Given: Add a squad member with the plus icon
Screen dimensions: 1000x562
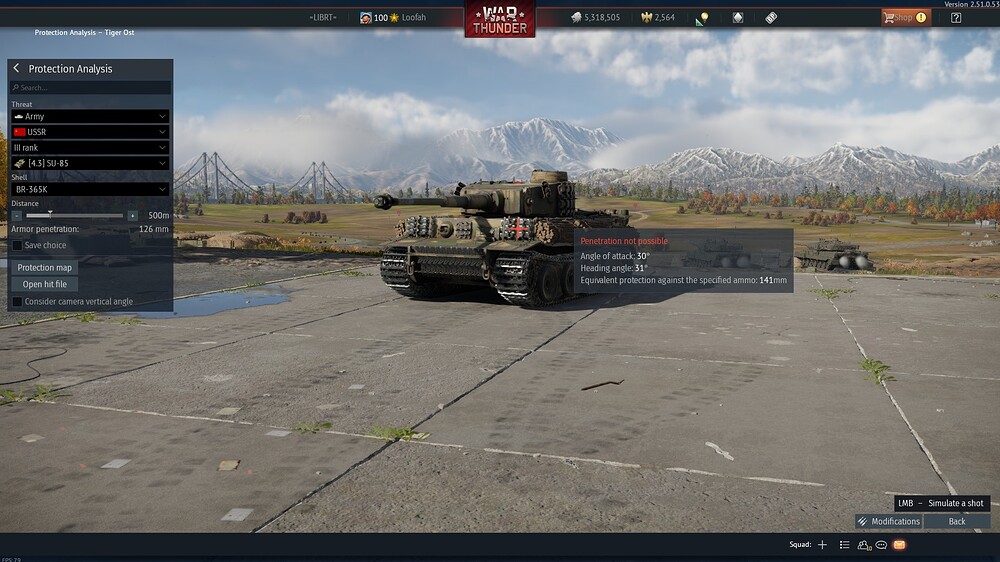Looking at the screenshot, I should pos(822,545).
